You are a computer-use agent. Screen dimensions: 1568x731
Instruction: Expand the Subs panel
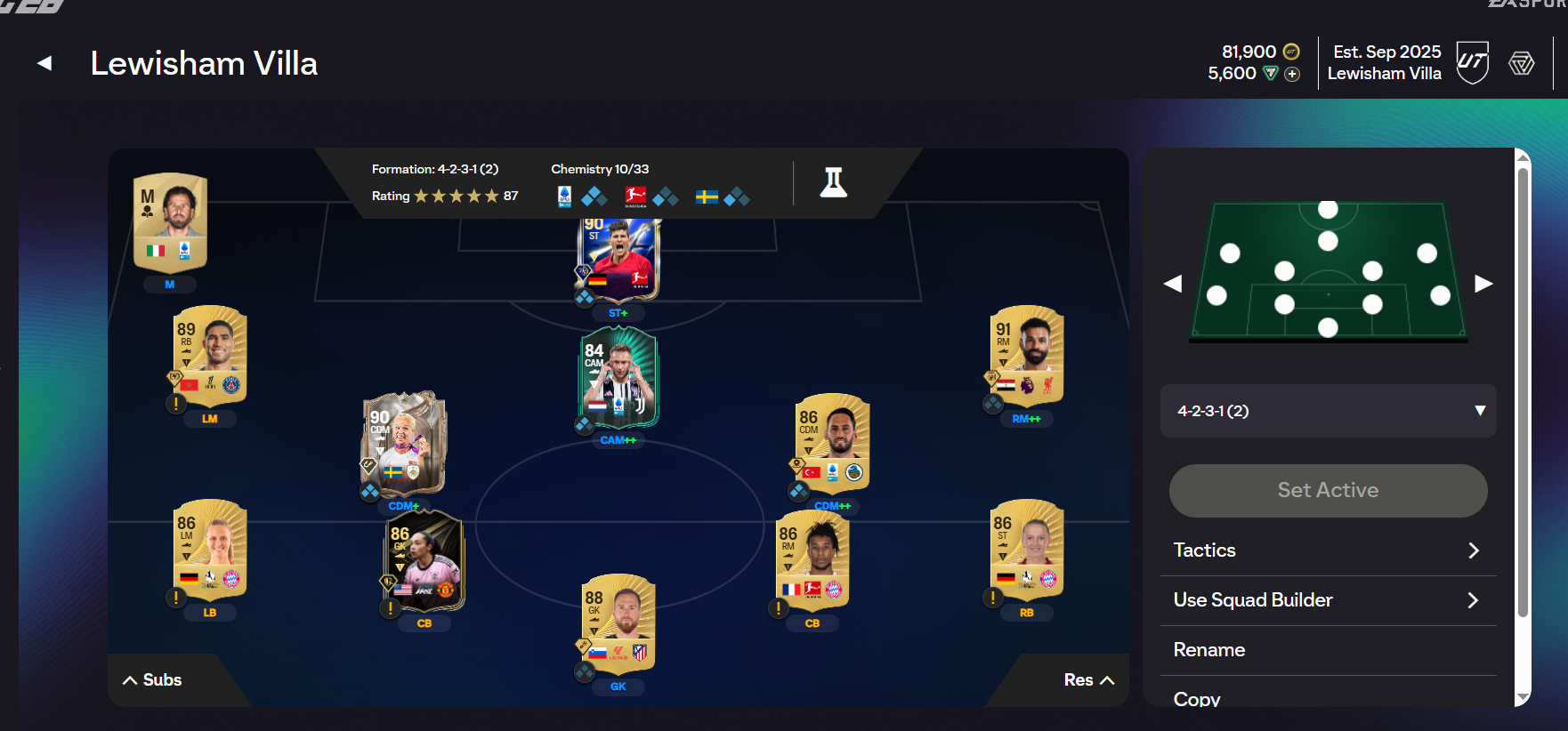click(x=152, y=680)
